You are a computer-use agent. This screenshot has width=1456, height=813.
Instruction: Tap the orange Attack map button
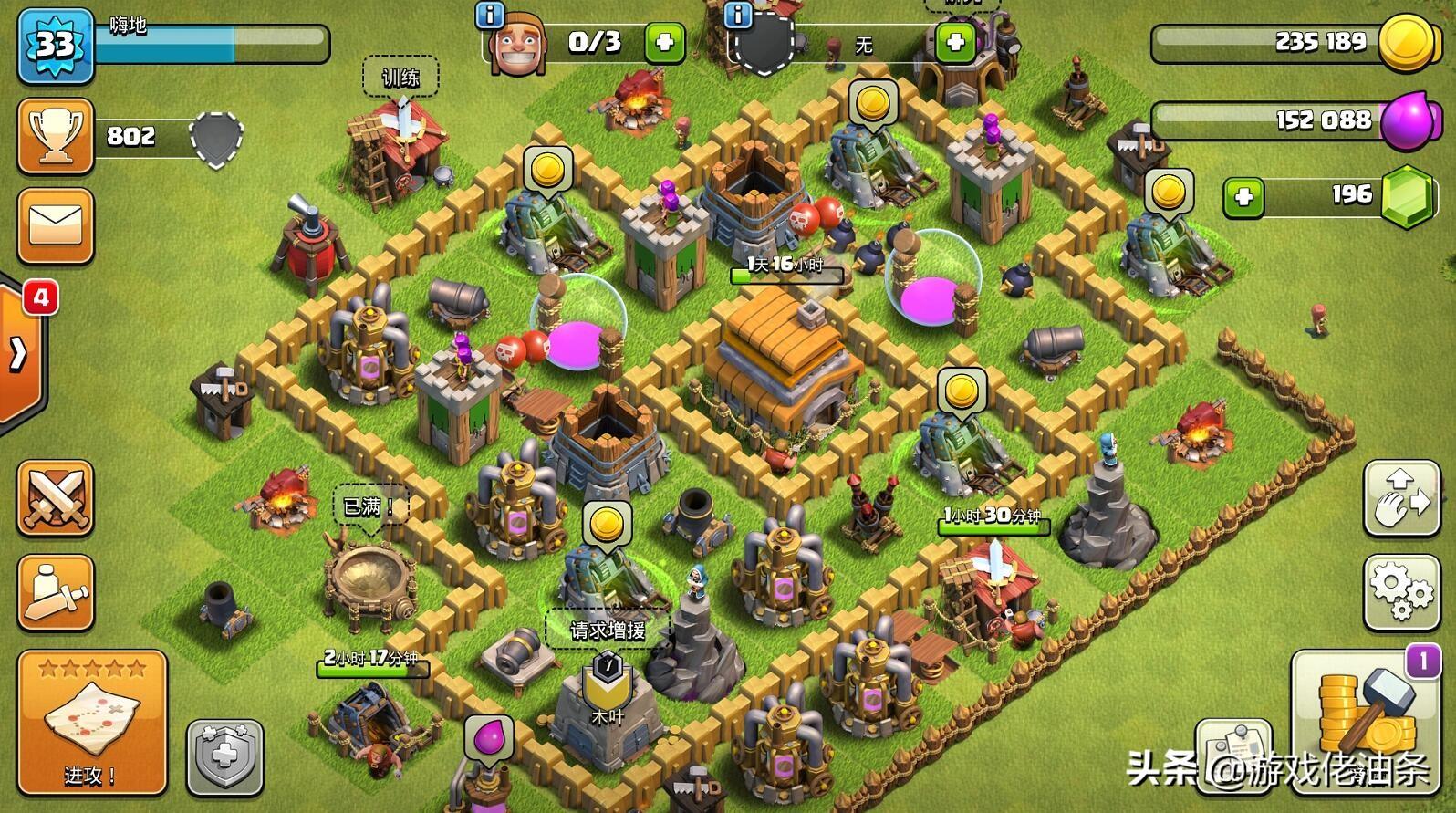tap(91, 722)
